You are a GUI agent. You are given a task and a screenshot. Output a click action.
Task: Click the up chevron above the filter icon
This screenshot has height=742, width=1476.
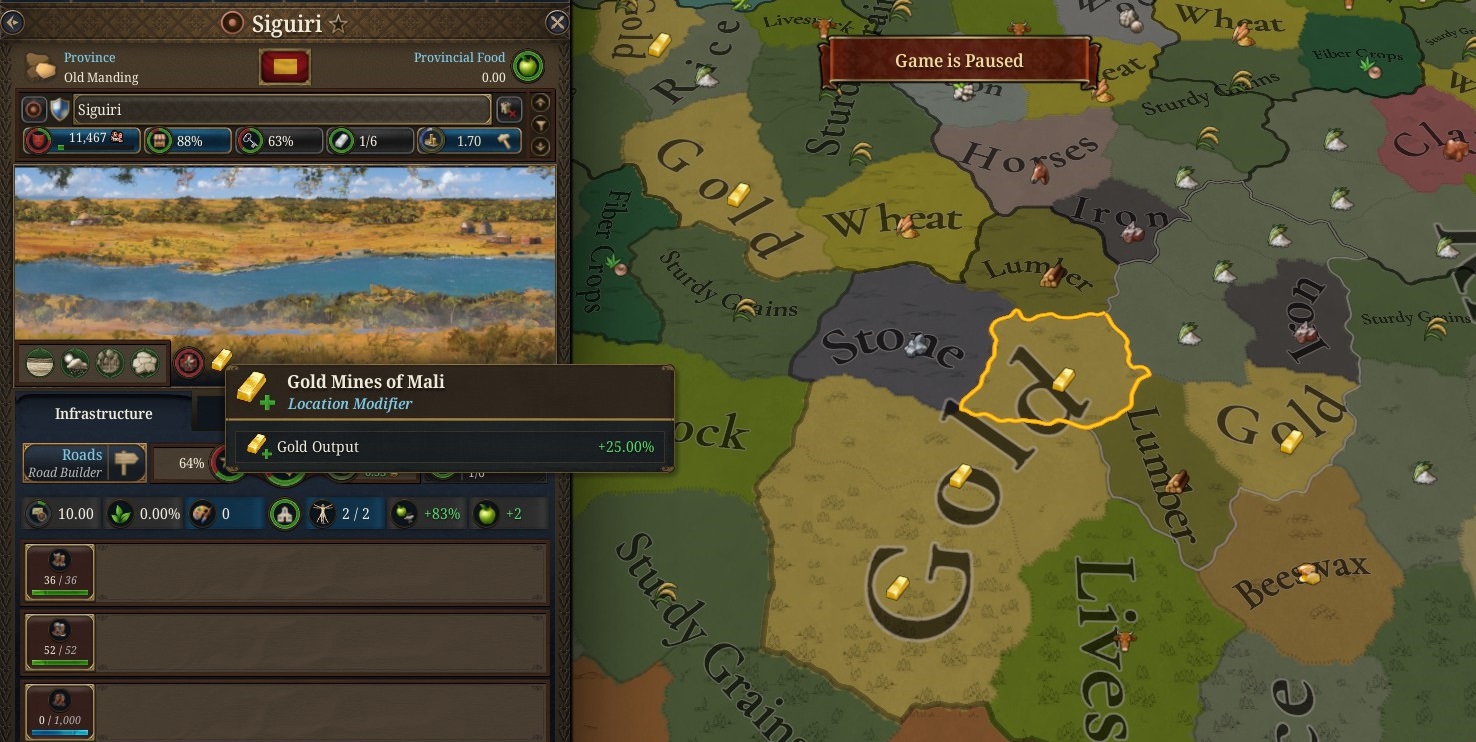(540, 103)
